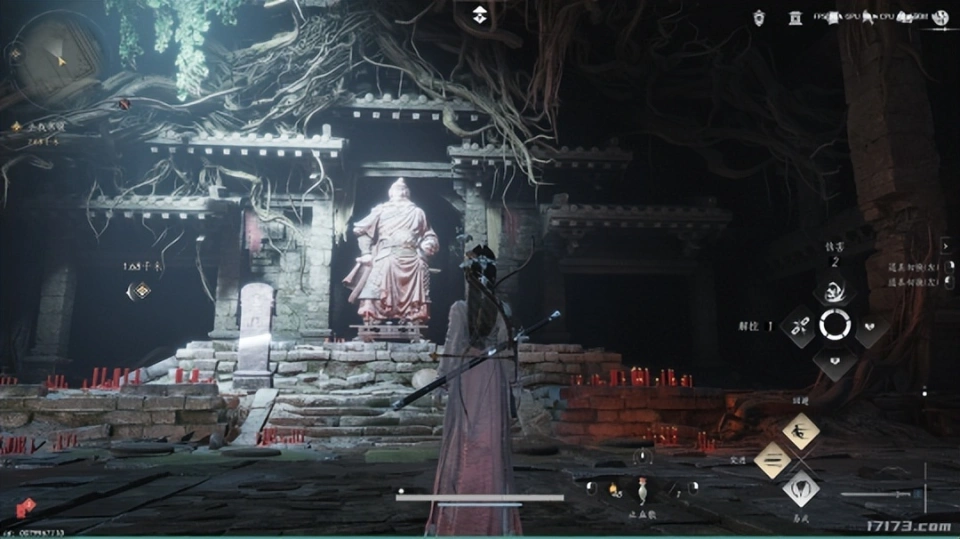Click the round icon at top-right corner
Screen dimensions: 960x539
pyautogui.click(x=940, y=16)
